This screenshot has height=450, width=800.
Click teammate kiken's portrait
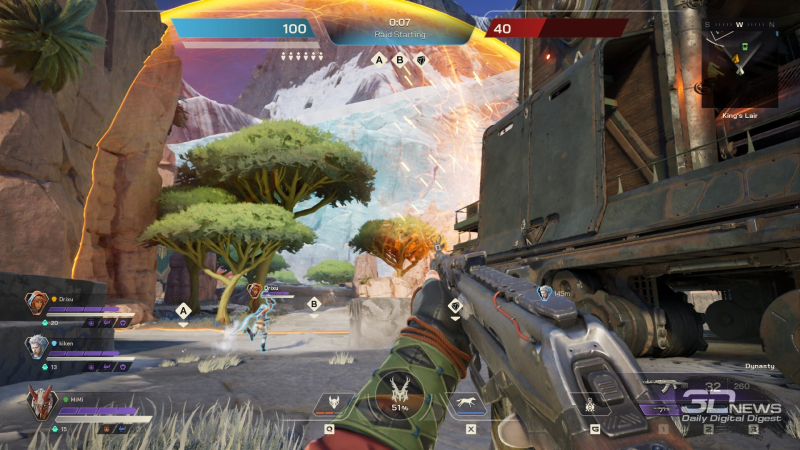[x=36, y=345]
